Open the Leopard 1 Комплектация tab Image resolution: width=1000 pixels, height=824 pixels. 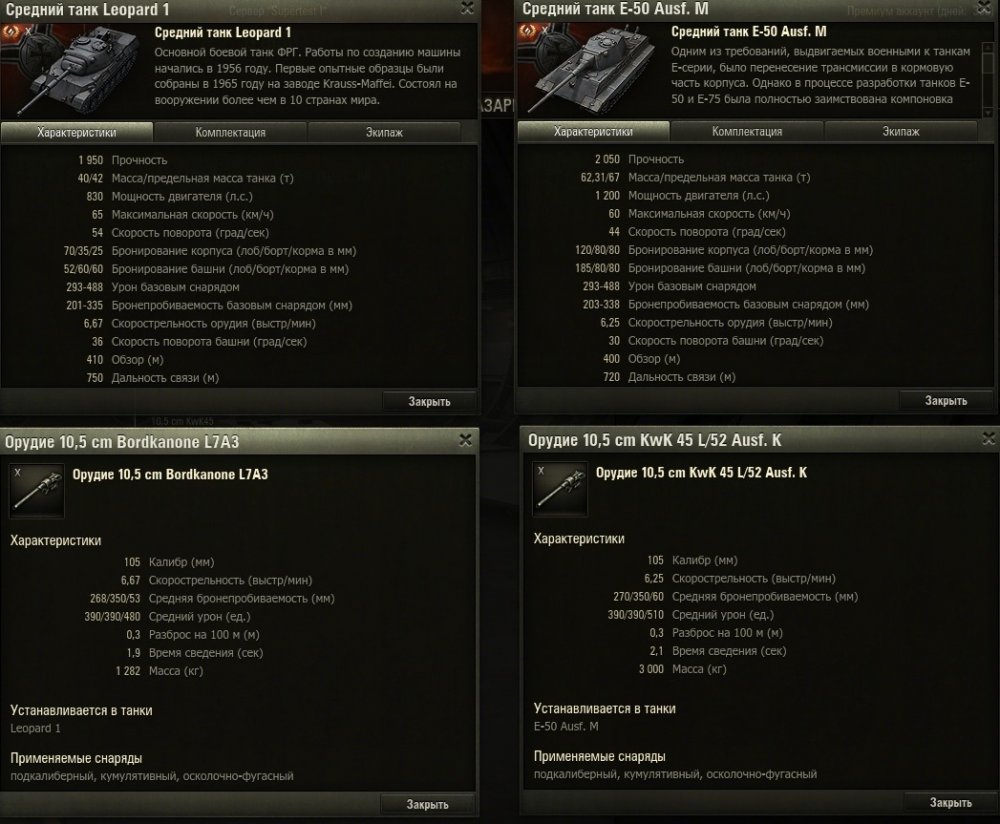coord(230,132)
